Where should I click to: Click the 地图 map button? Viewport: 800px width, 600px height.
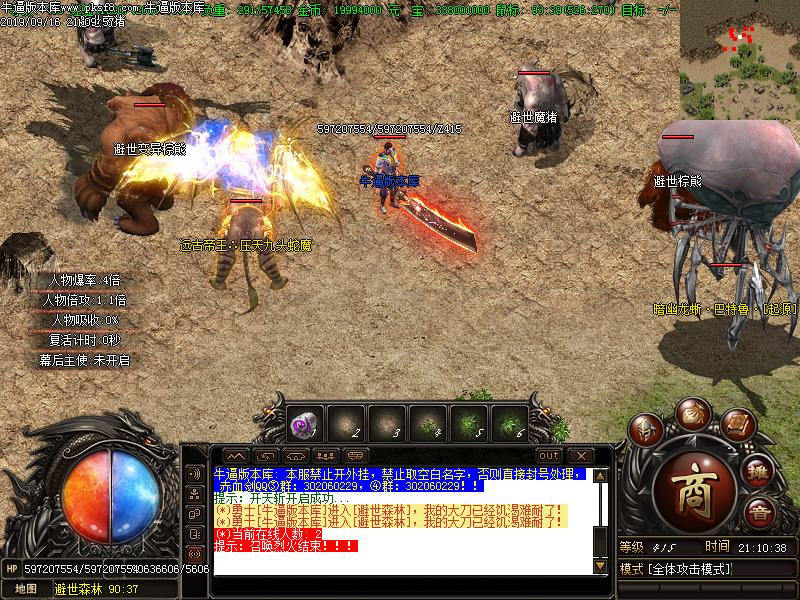coord(25,589)
